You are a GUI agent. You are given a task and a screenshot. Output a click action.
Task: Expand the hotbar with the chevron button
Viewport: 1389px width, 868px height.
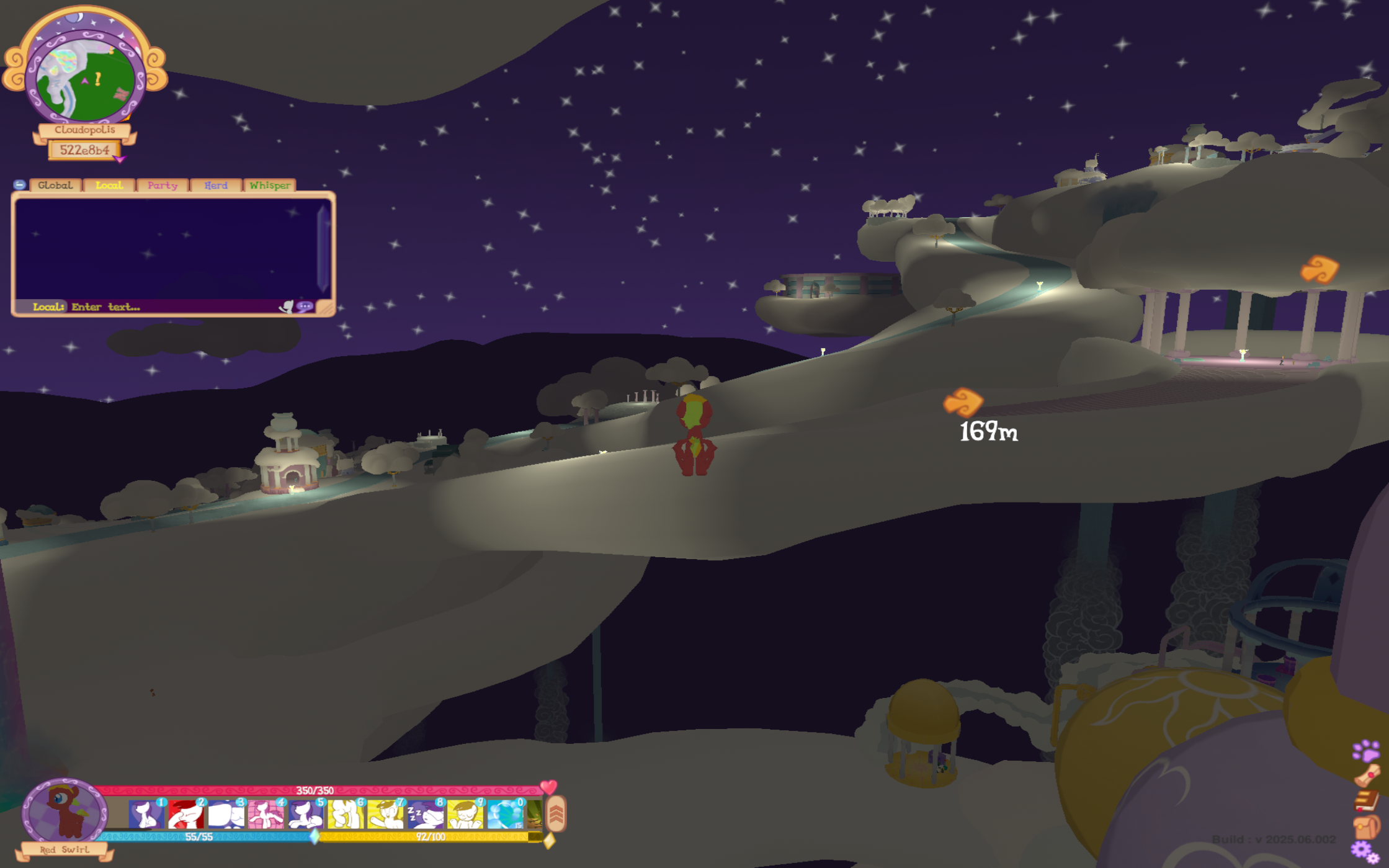tap(556, 813)
